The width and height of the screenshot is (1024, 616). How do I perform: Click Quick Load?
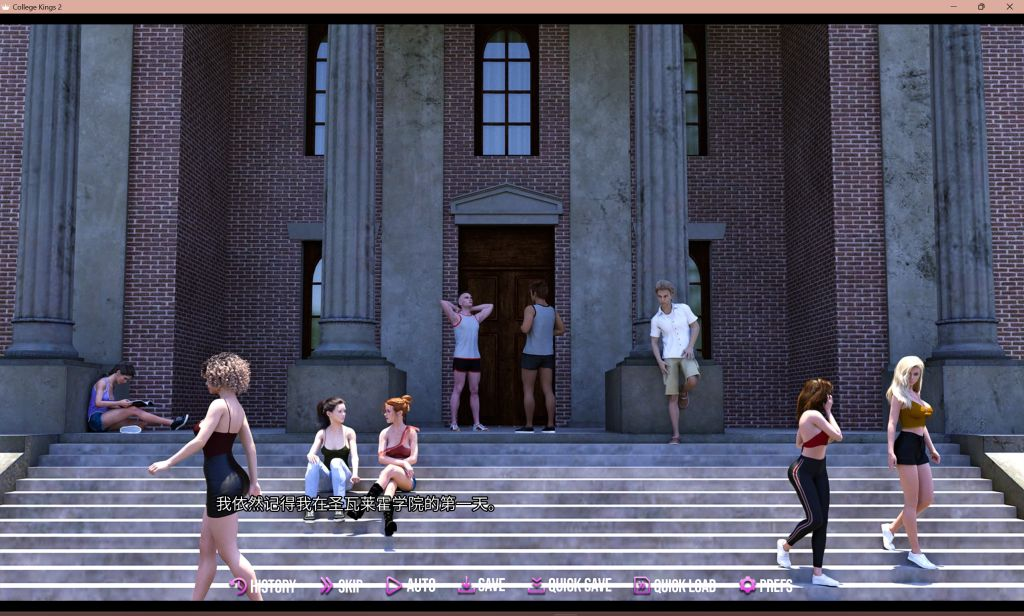click(675, 586)
